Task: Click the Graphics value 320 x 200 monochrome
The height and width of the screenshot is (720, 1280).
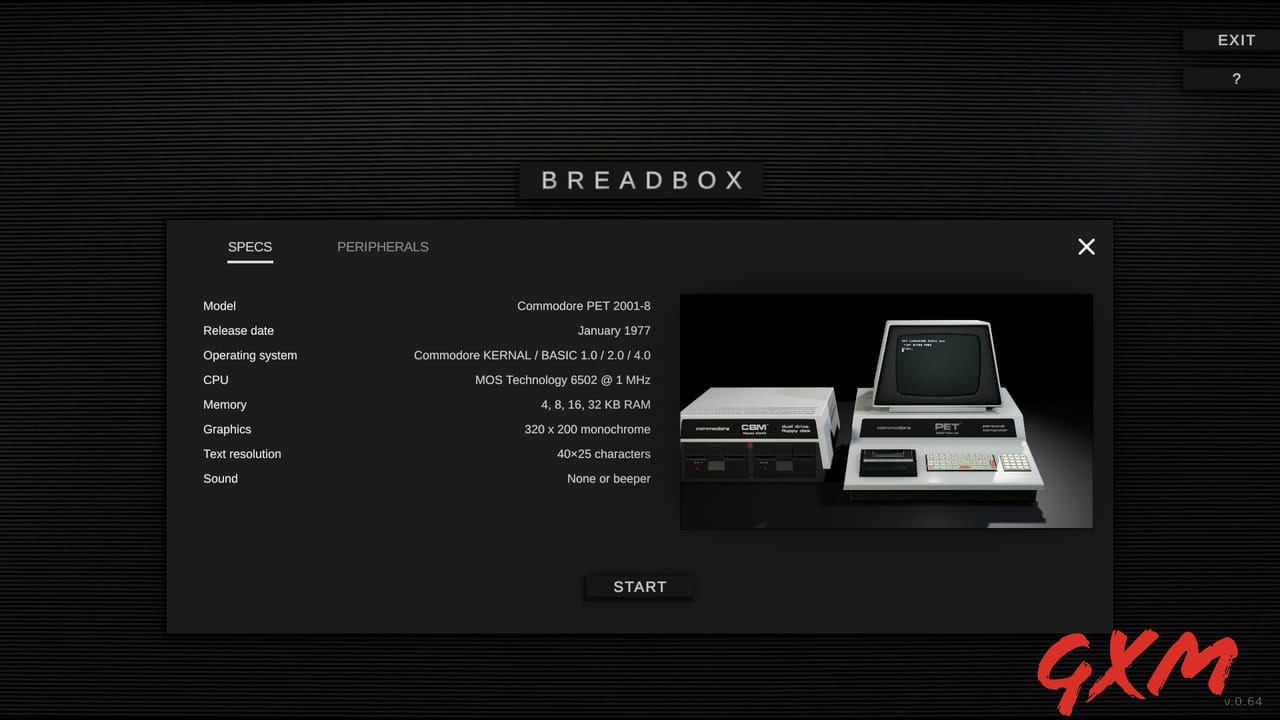Action: pos(587,429)
